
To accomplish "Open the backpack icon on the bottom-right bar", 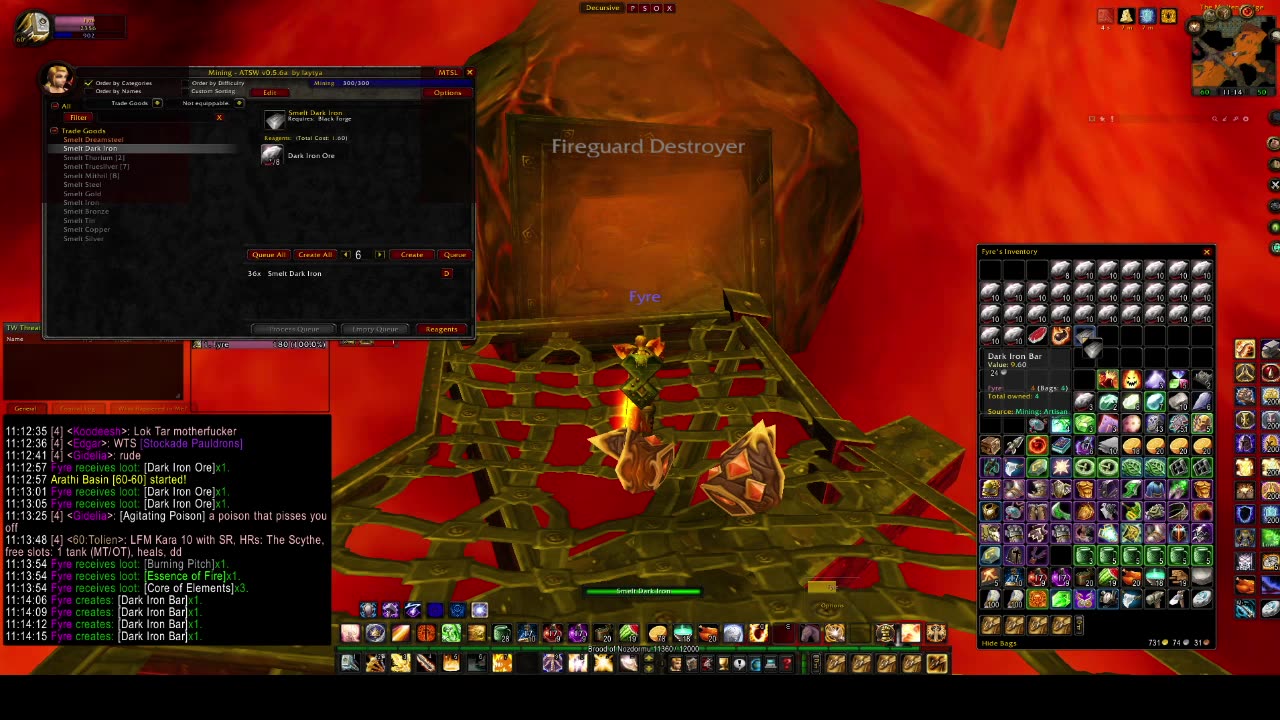I will tap(936, 663).
